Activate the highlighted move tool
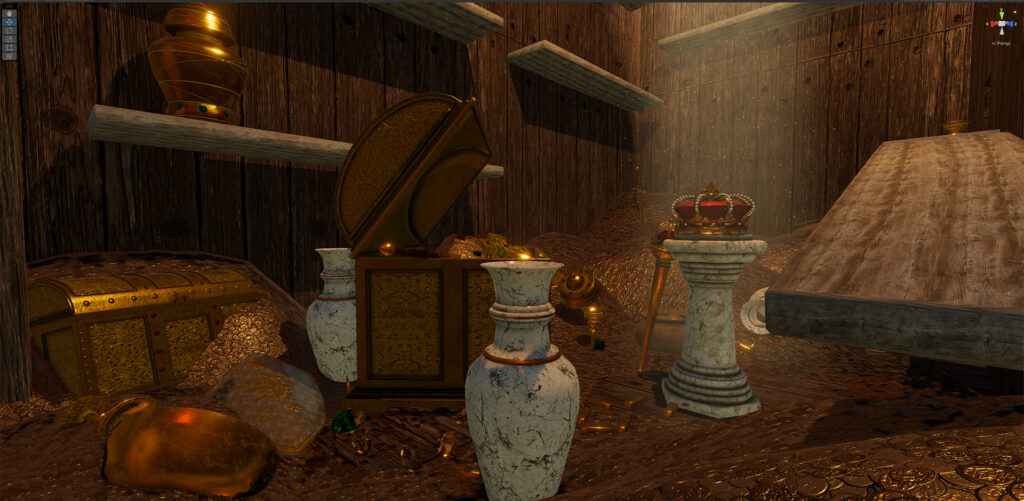This screenshot has height=501, width=1024. tap(9, 23)
